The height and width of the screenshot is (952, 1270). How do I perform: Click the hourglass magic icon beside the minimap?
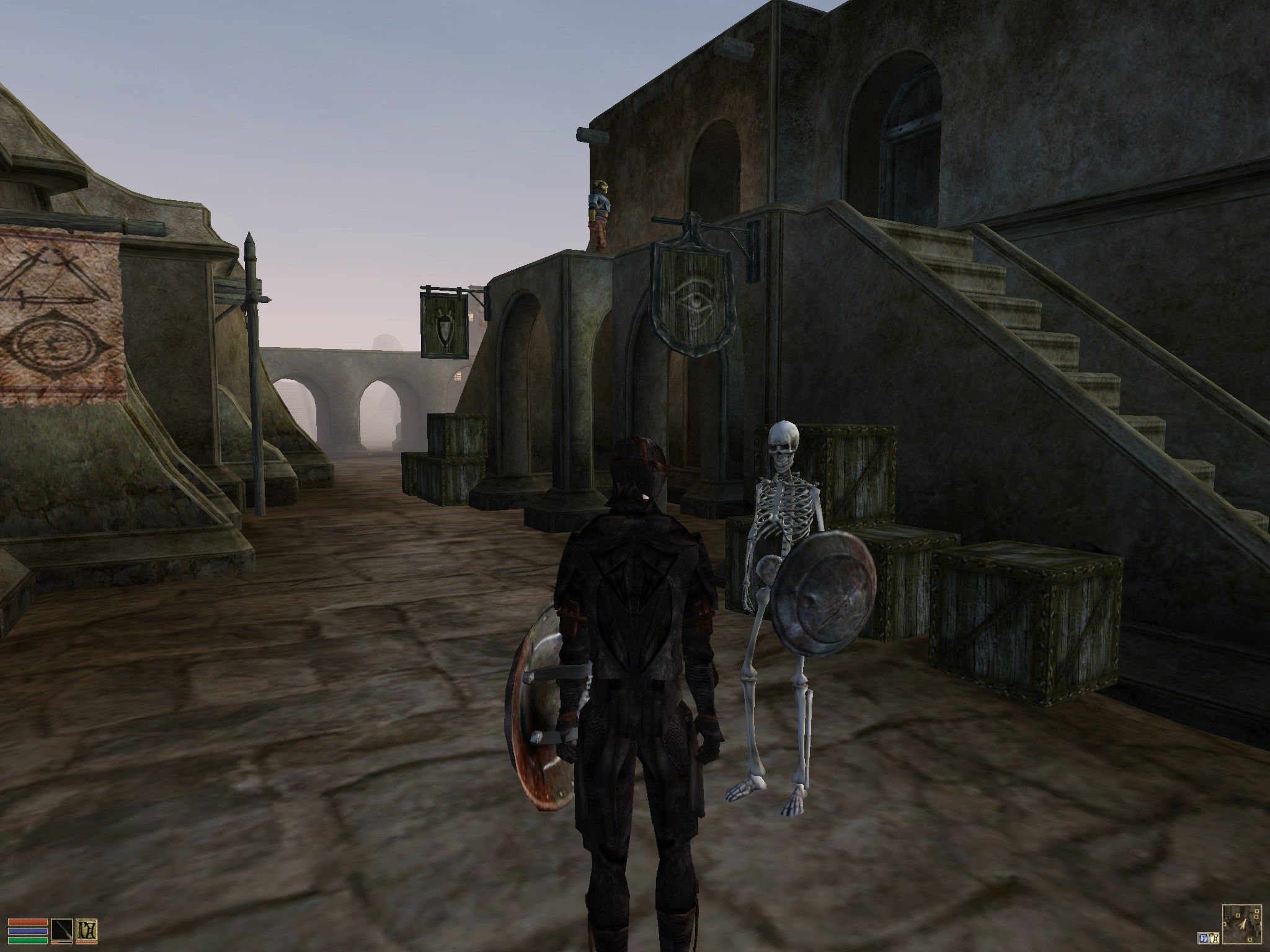point(1214,937)
